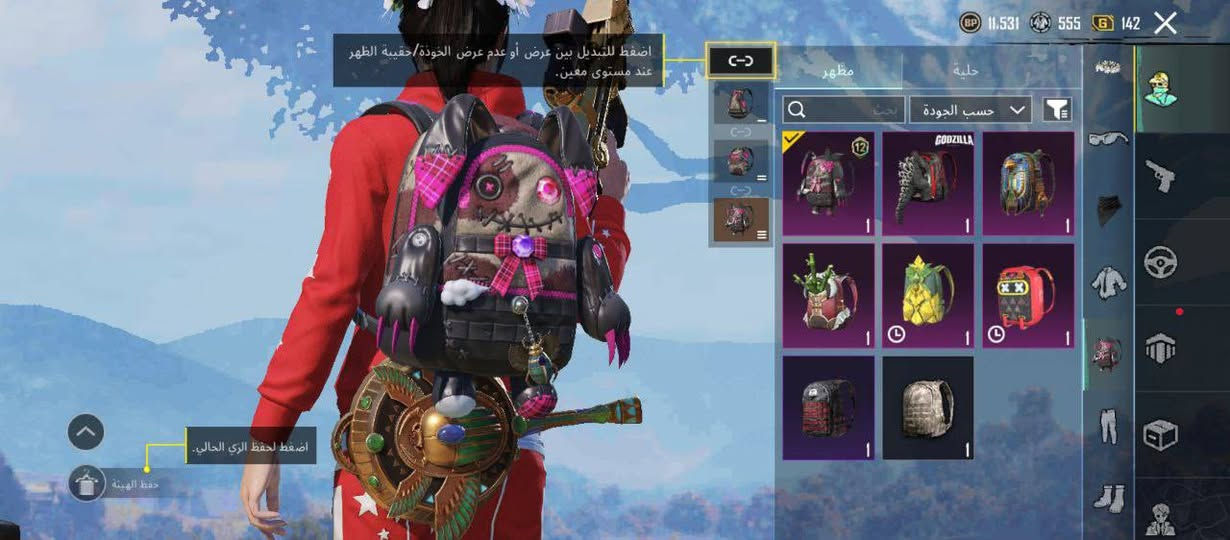Image resolution: width=1230 pixels, height=540 pixels.
Task: Show the shoes clothing category
Action: (1108, 495)
